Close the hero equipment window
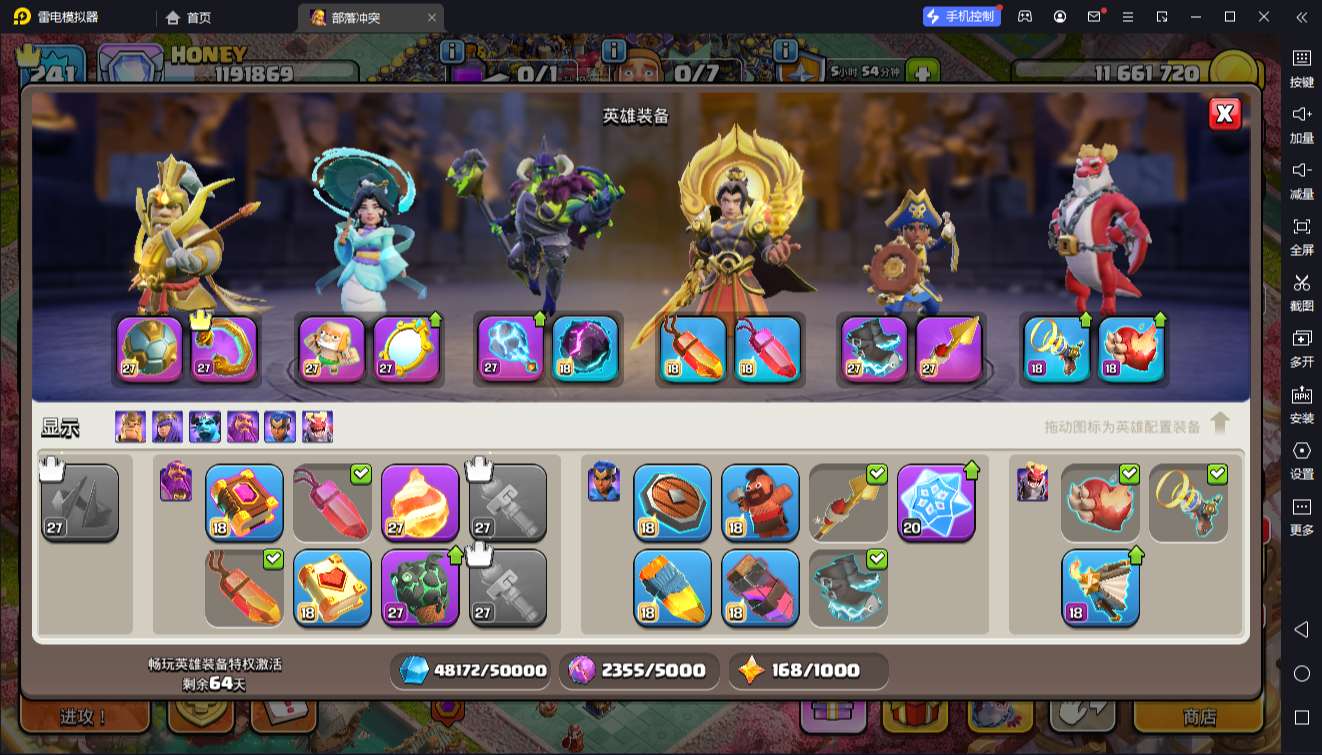Image resolution: width=1322 pixels, height=755 pixels. tap(1224, 114)
